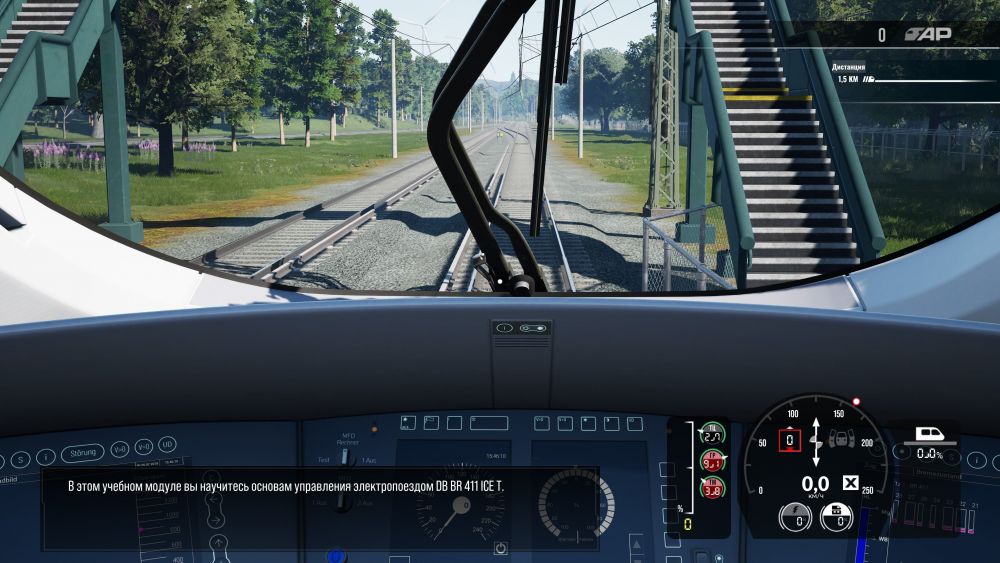Click the brake percentage gauge icon
The image size is (1000, 563).
[835, 517]
